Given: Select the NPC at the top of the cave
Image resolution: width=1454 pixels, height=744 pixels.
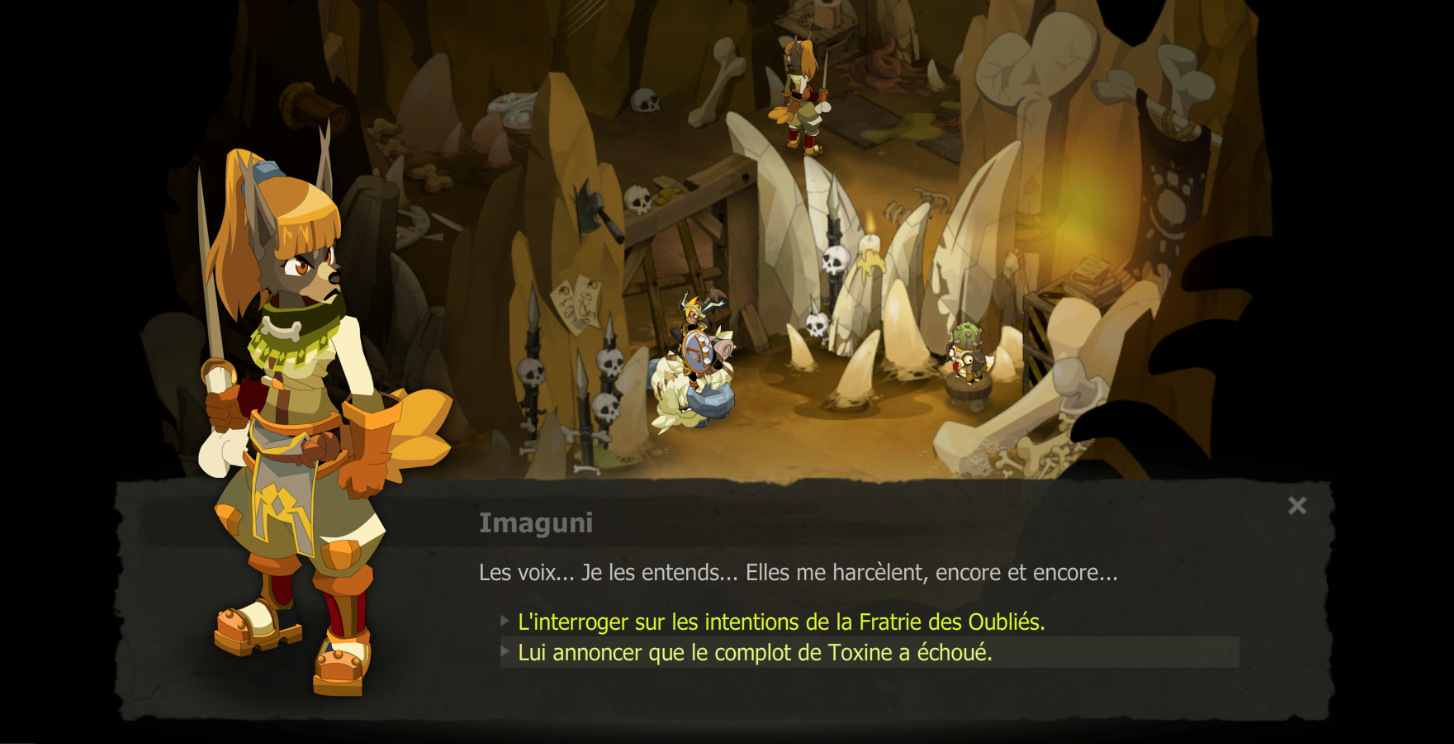Looking at the screenshot, I should pos(800,90).
